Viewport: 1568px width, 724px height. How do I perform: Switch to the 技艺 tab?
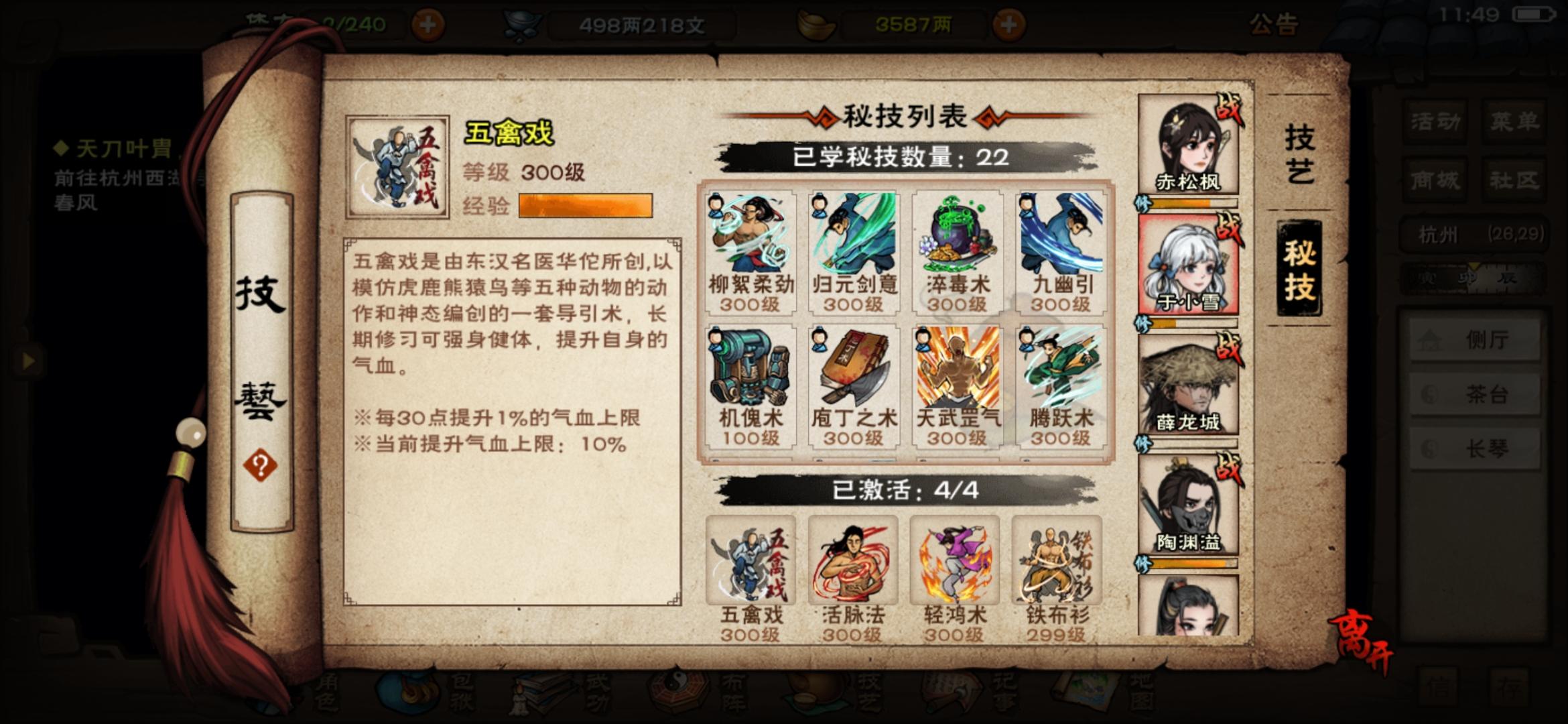1299,154
